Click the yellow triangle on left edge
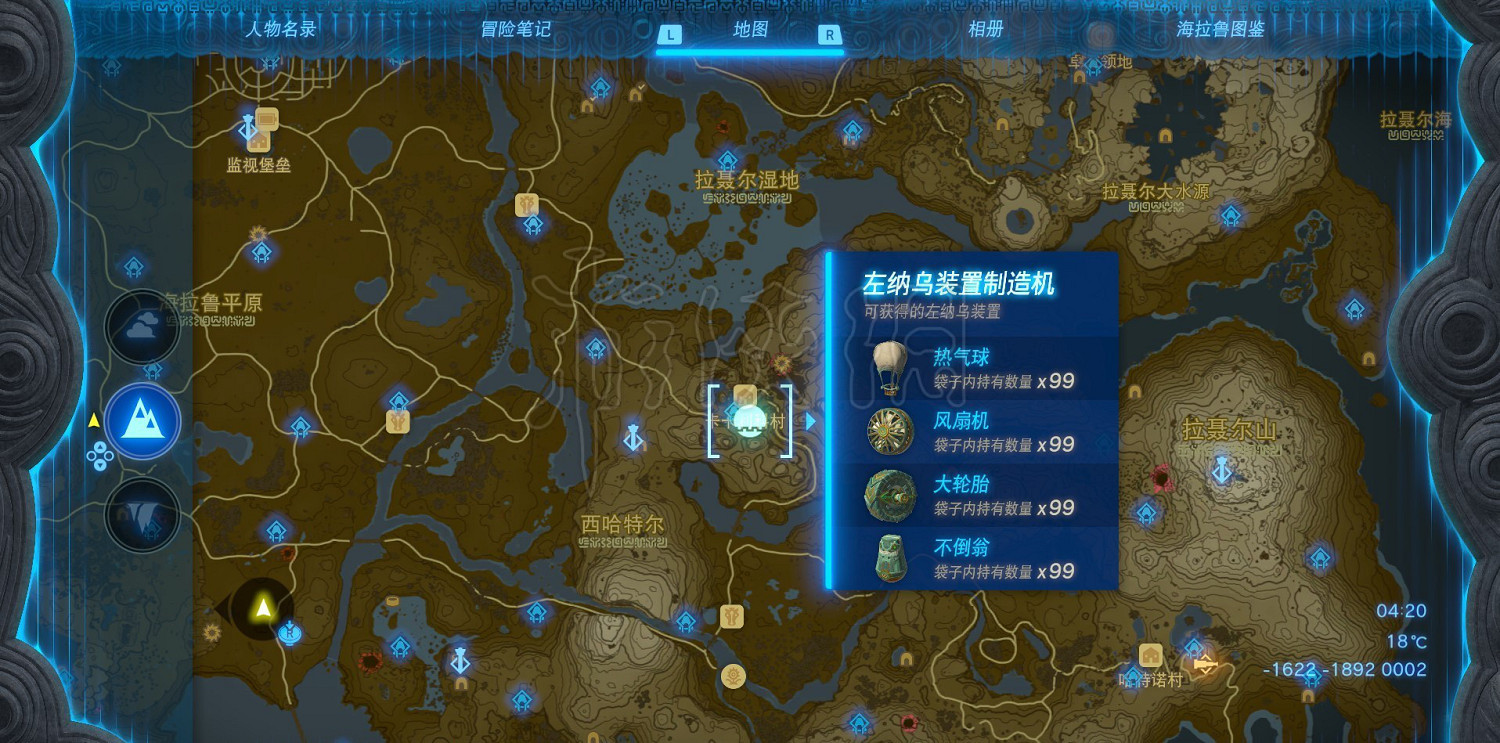Viewport: 1500px width, 743px height. (94, 420)
